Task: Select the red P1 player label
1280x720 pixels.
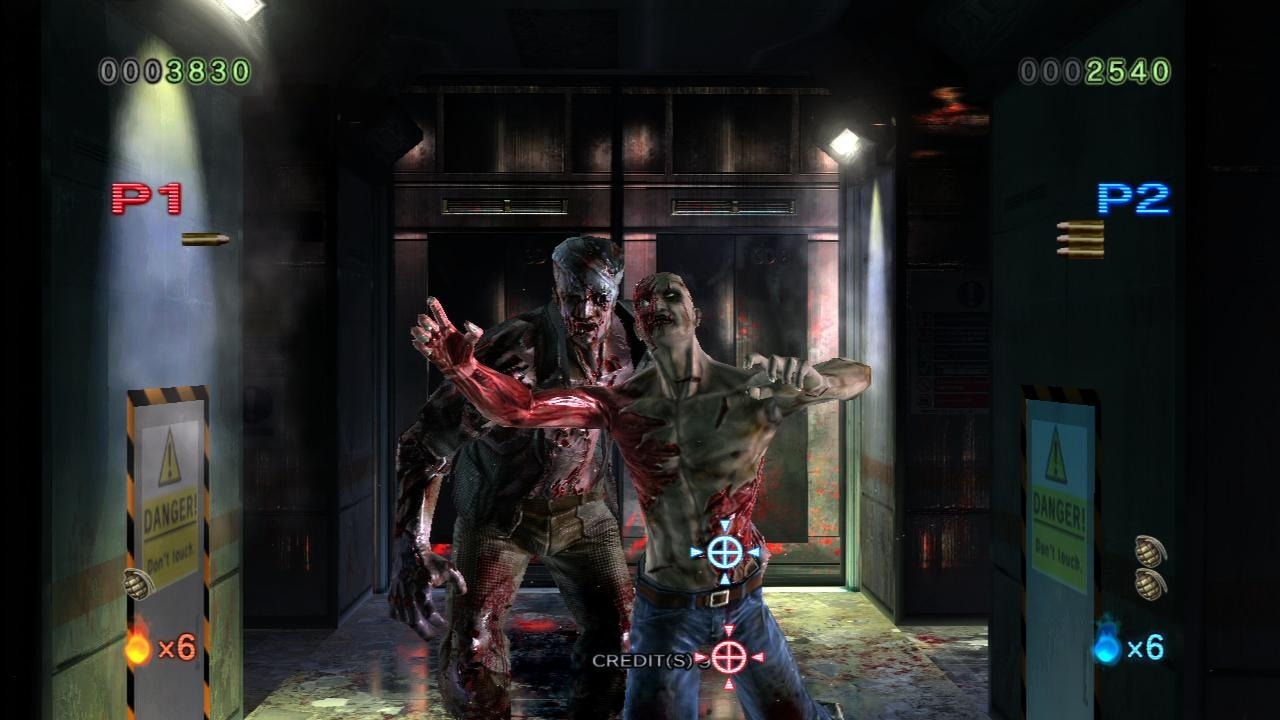Action: pyautogui.click(x=146, y=198)
